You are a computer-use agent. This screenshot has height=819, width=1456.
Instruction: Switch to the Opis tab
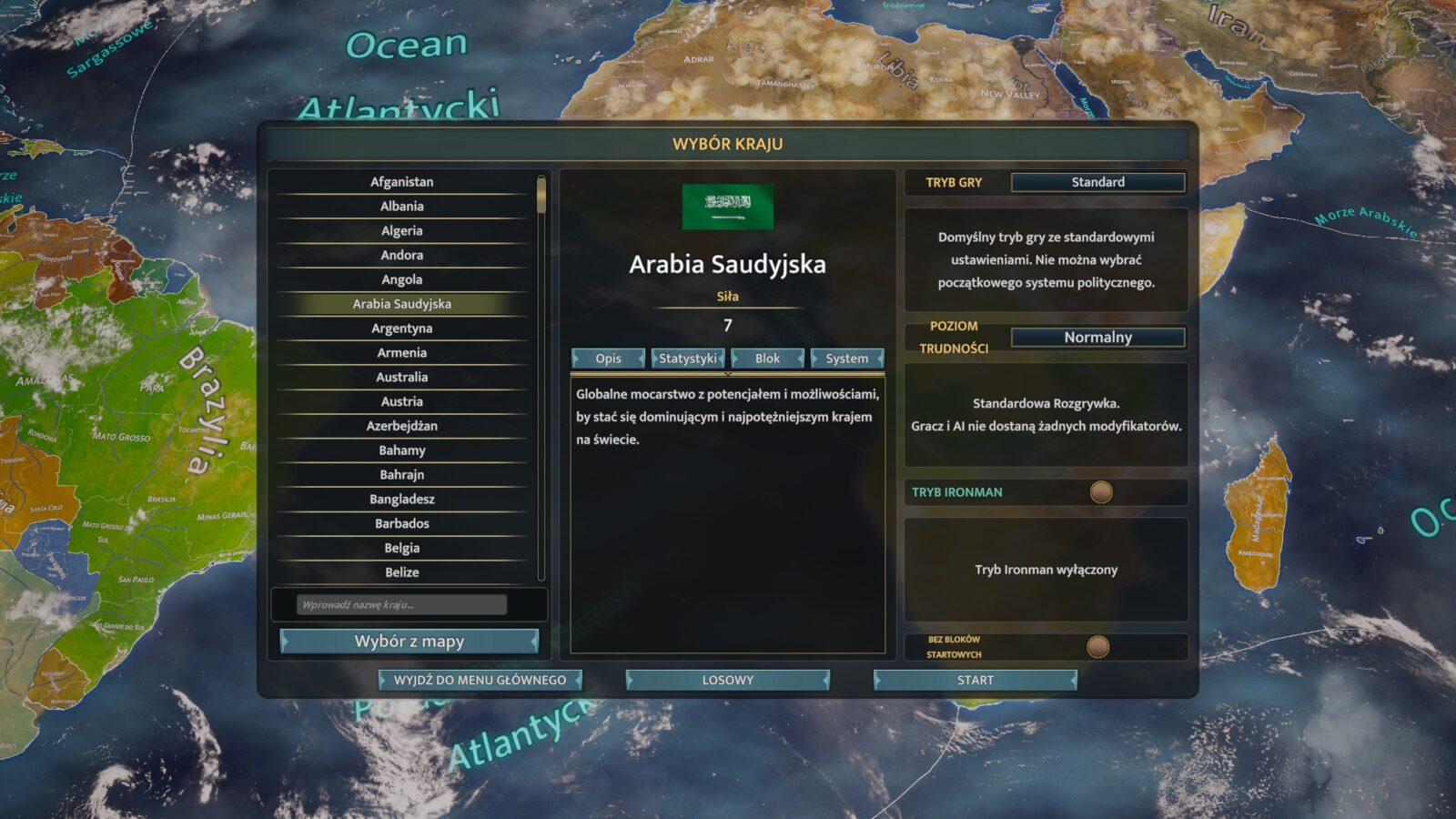click(608, 359)
